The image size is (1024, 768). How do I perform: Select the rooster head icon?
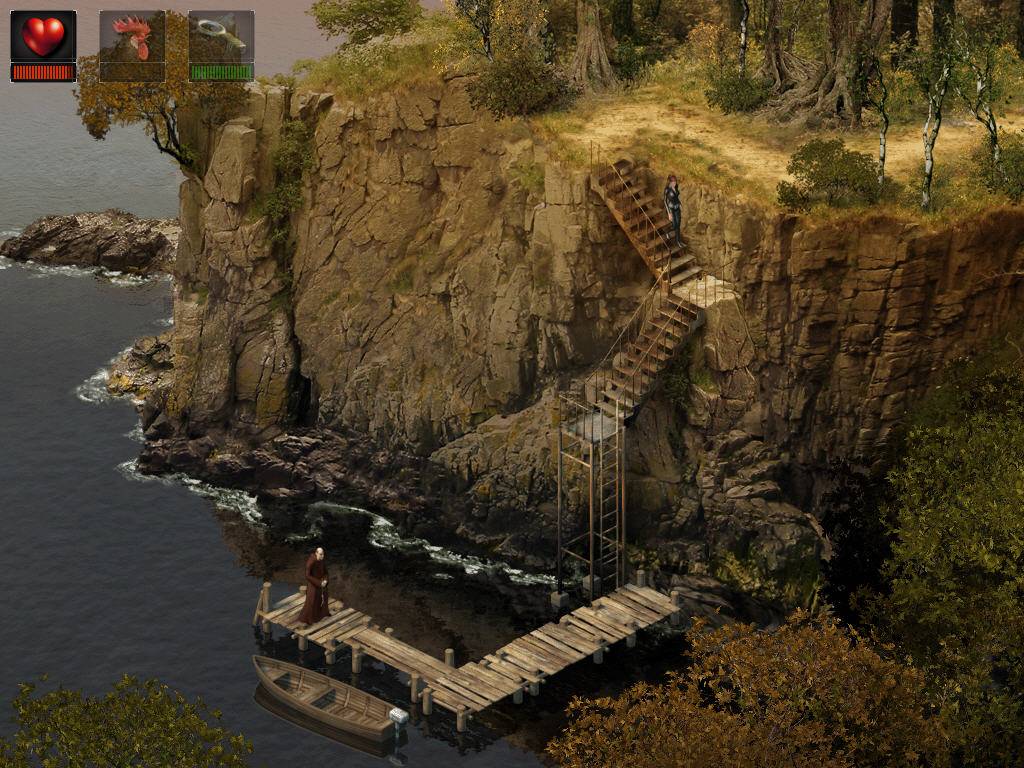(x=132, y=38)
